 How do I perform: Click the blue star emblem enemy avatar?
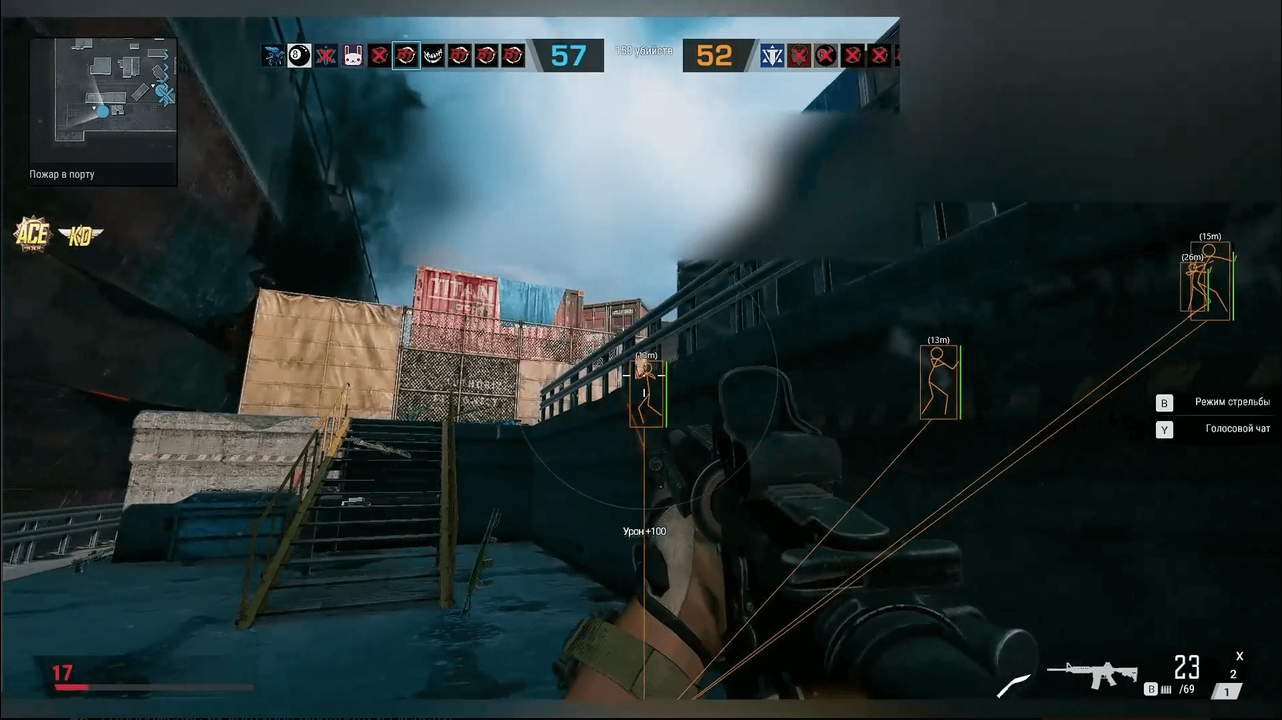click(x=771, y=56)
